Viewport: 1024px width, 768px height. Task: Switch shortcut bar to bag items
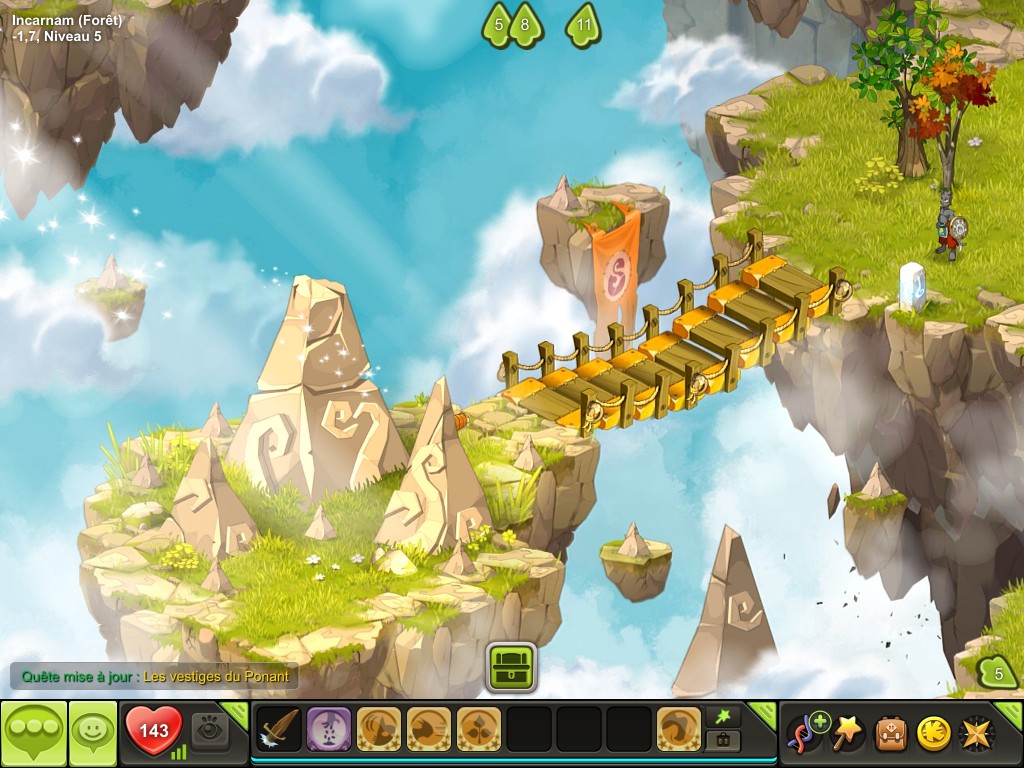pyautogui.click(x=722, y=740)
